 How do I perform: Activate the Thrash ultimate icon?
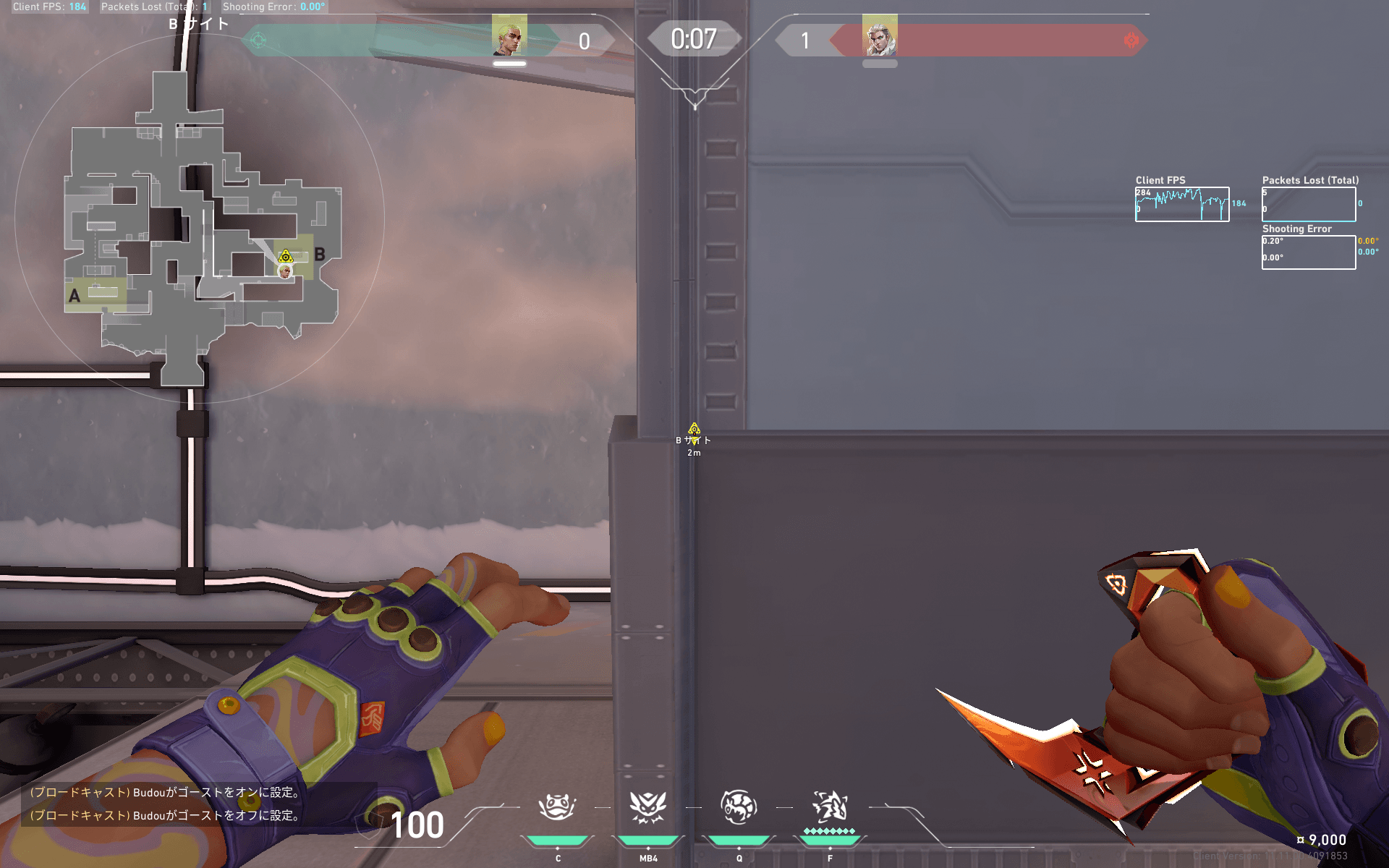click(830, 807)
